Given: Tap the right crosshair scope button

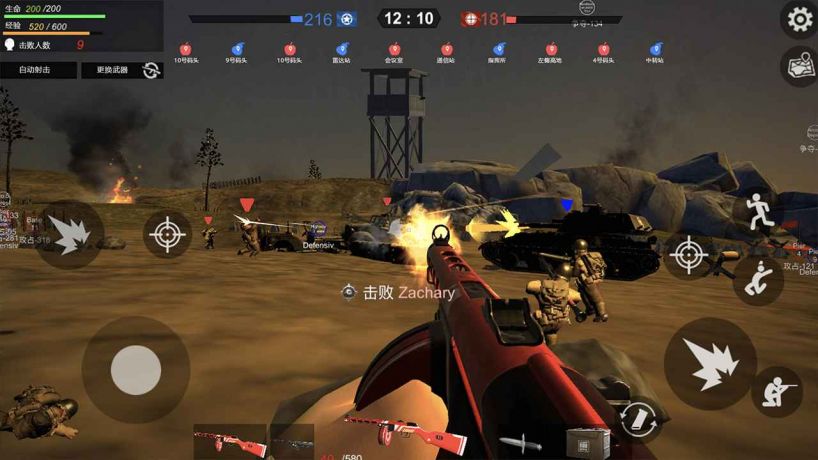Looking at the screenshot, I should pyautogui.click(x=688, y=255).
